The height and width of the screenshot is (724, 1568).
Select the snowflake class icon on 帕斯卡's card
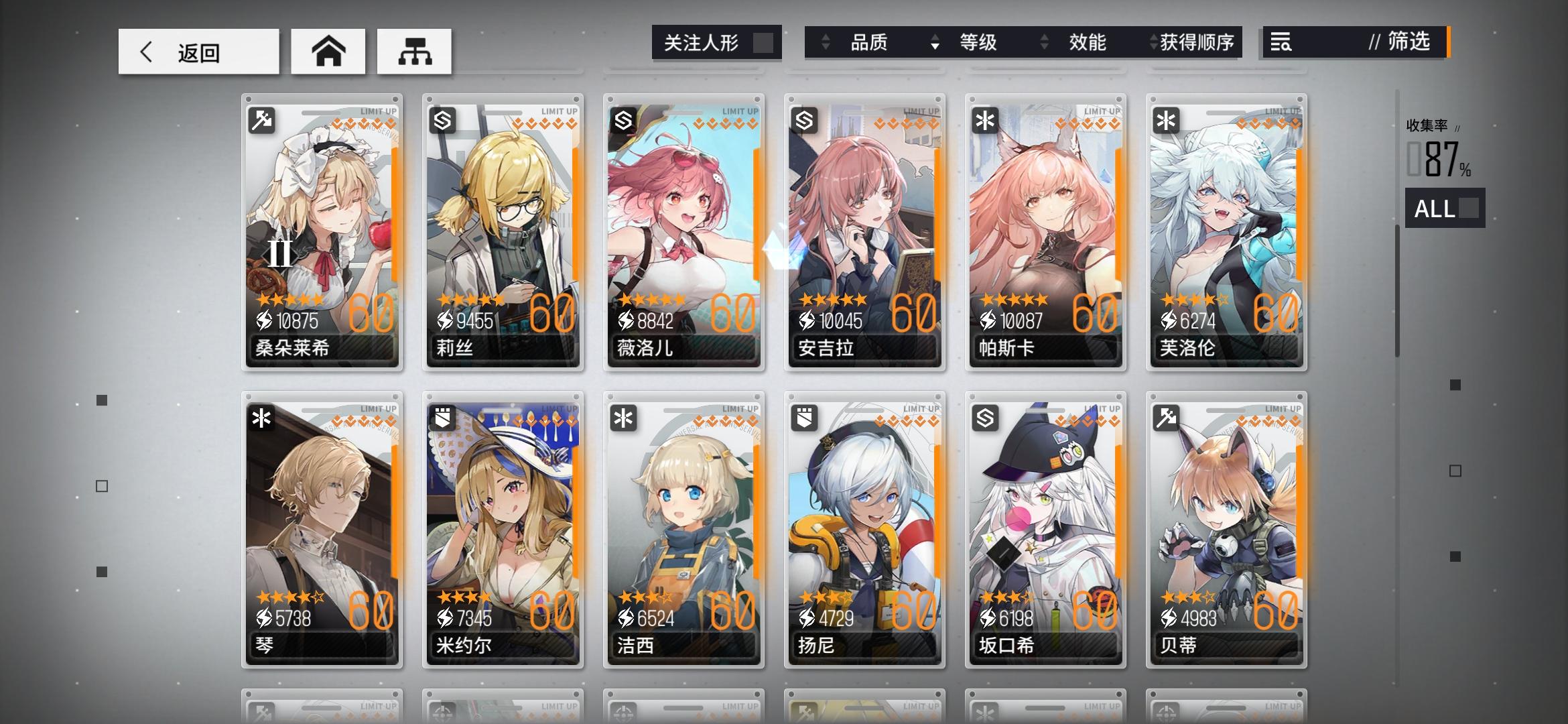coord(986,121)
